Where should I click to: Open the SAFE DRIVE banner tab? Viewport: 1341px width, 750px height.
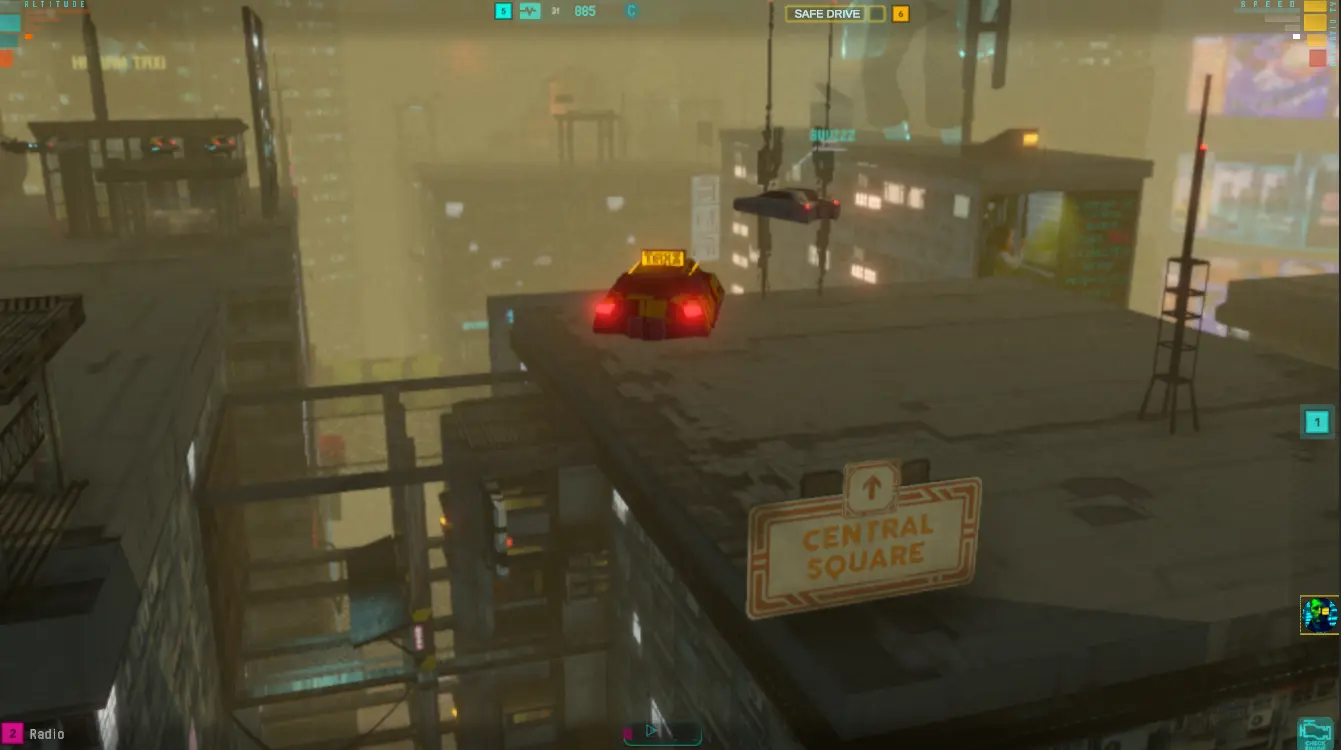pyautogui.click(x=828, y=13)
